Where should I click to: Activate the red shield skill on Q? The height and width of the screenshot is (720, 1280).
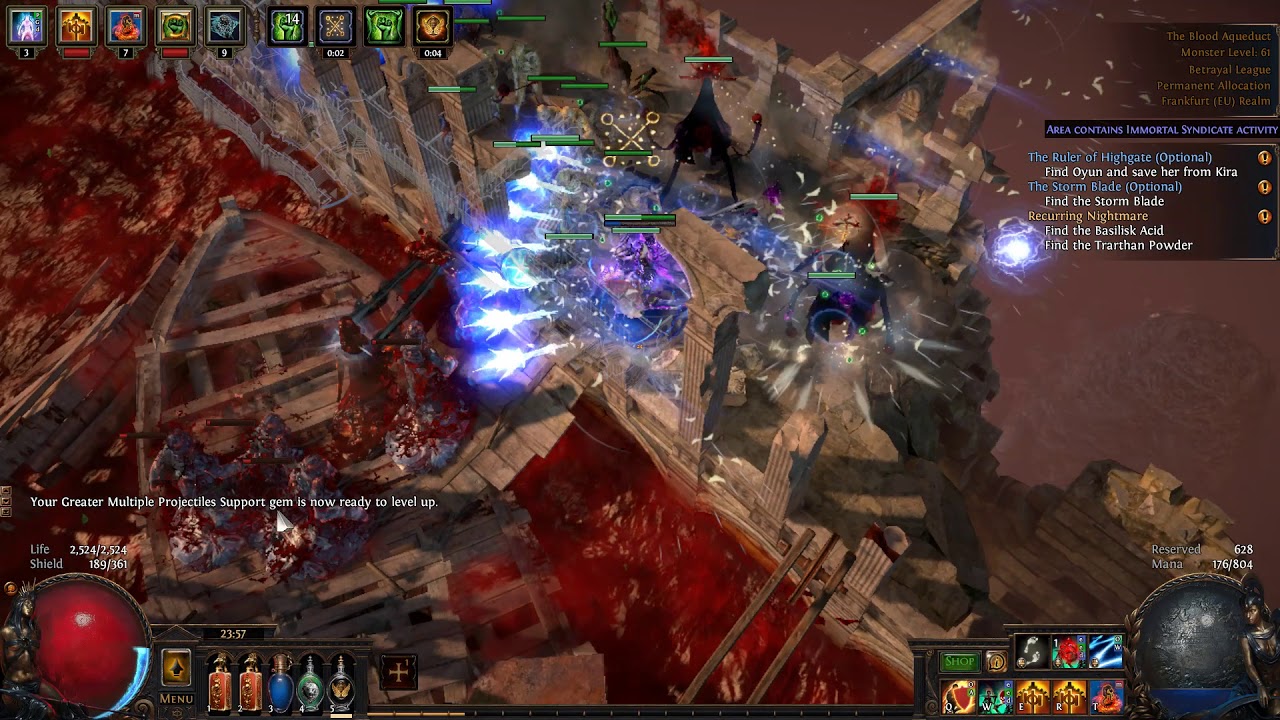point(959,696)
